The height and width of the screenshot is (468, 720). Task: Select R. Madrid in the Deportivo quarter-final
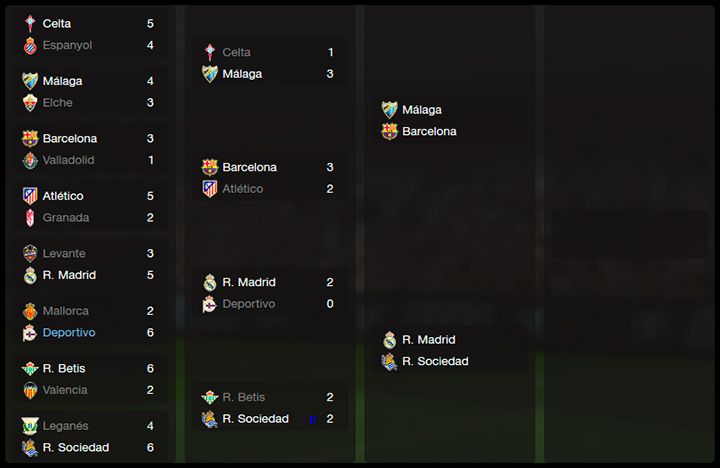tap(249, 283)
